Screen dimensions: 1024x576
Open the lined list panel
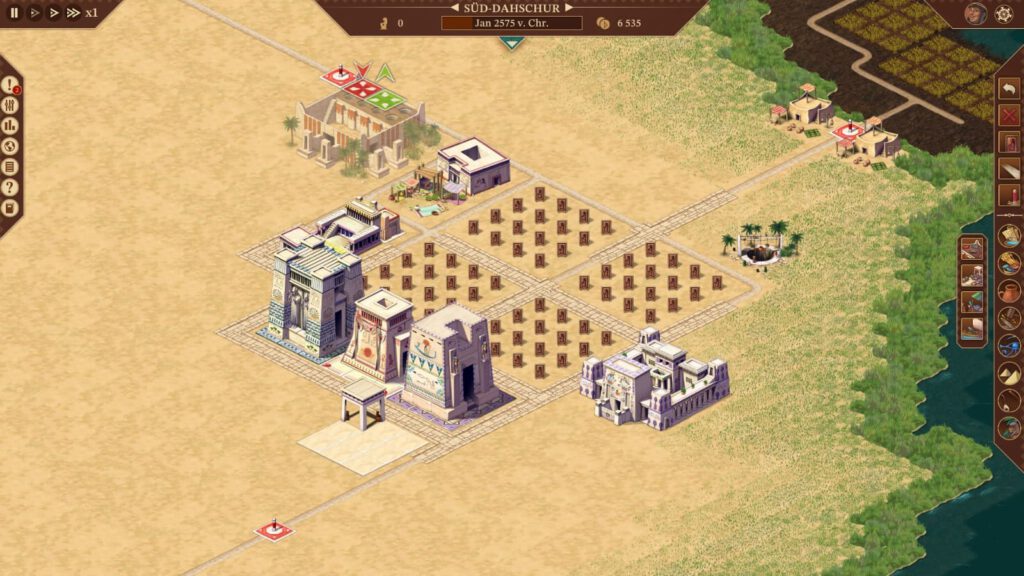(10, 167)
